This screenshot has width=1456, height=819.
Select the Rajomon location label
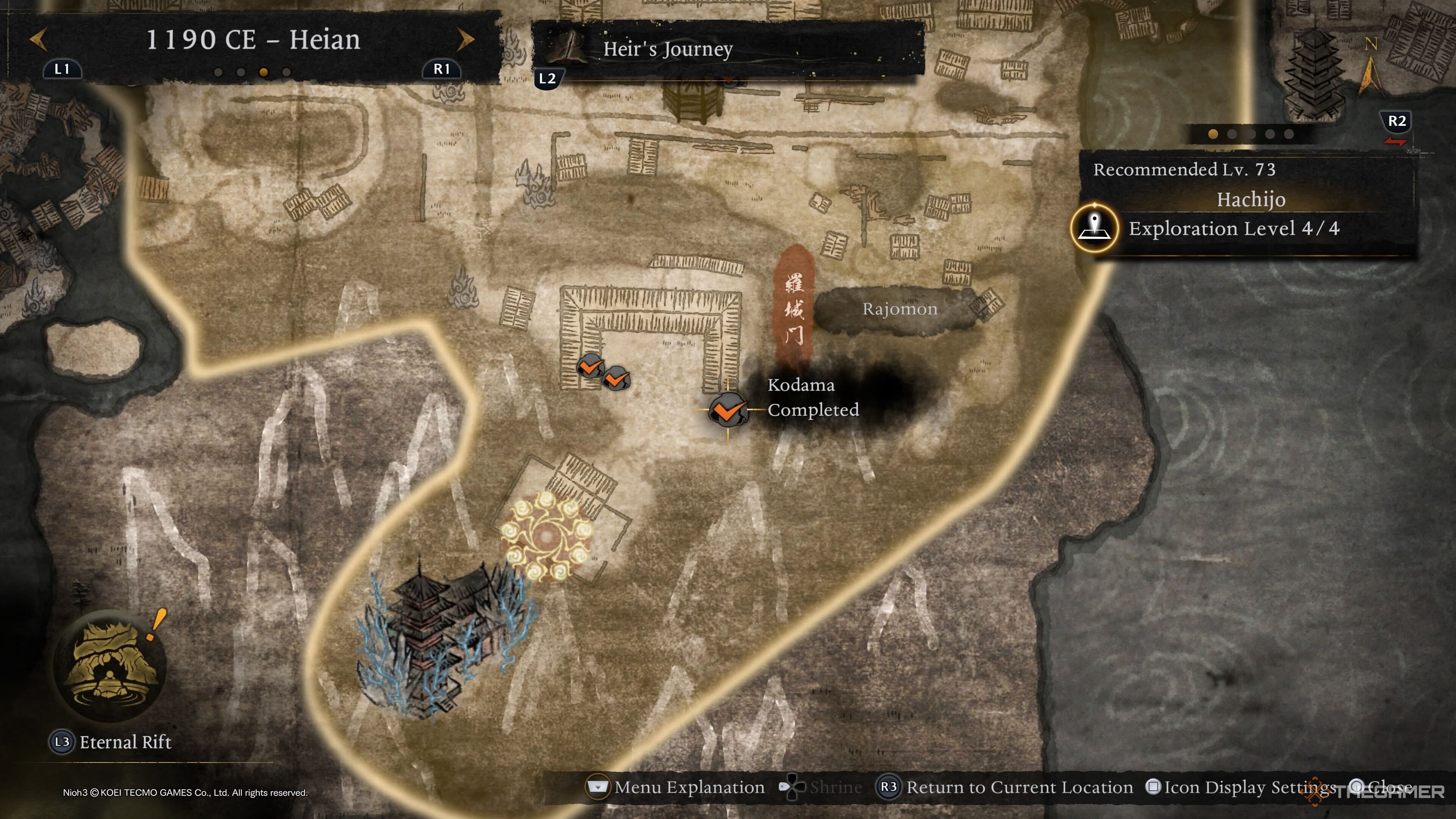pos(899,309)
